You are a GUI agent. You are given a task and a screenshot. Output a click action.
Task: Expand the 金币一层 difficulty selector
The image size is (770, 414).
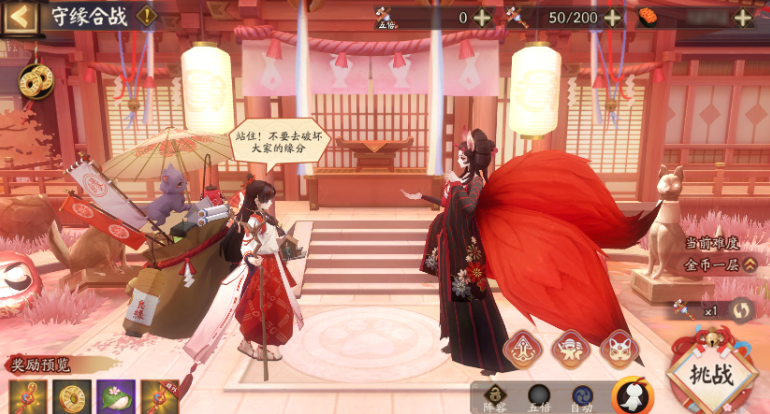pos(749,265)
